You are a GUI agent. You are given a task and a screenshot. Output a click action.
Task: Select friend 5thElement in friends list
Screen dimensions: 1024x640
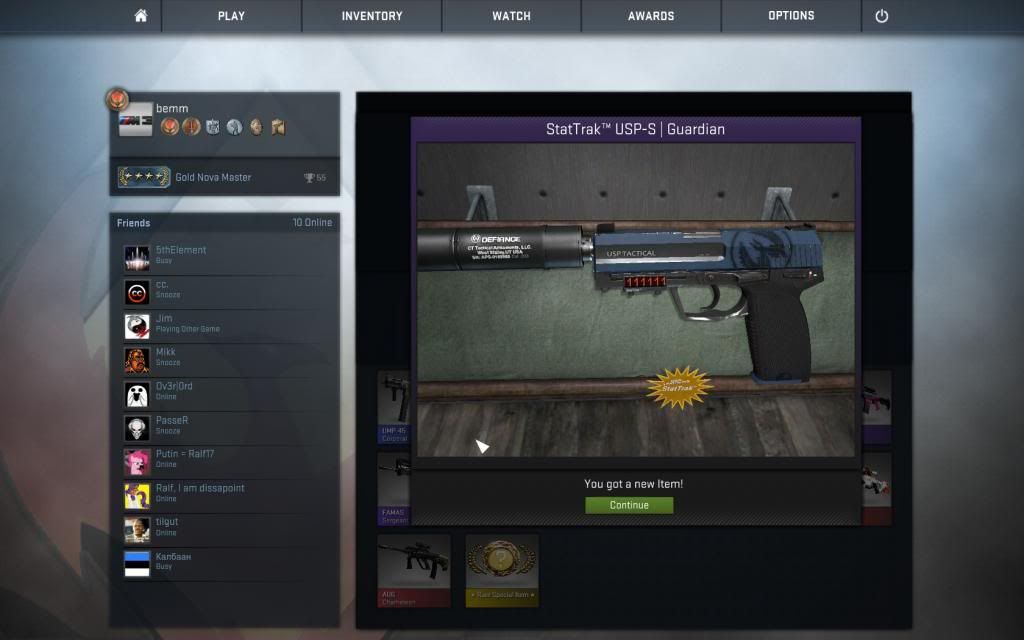[x=180, y=255]
